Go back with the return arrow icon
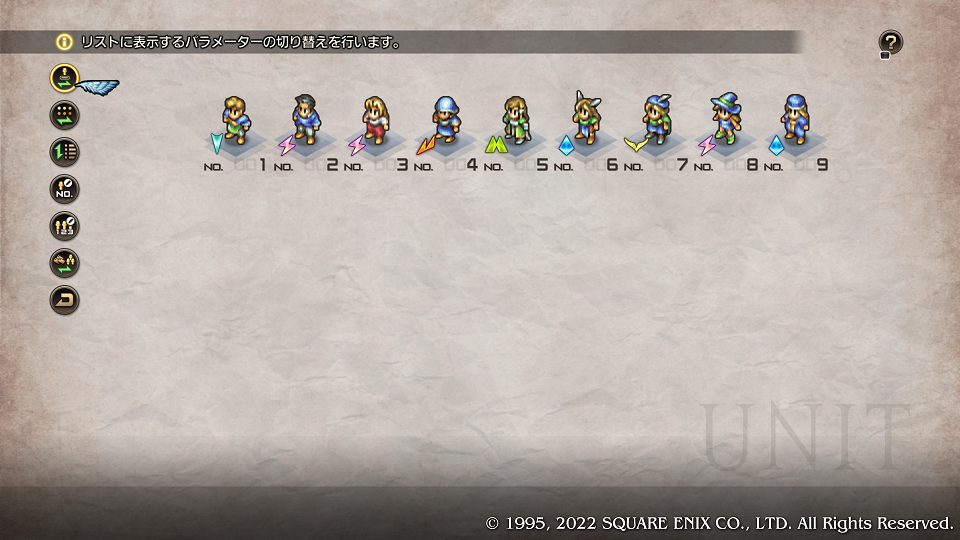 (65, 299)
